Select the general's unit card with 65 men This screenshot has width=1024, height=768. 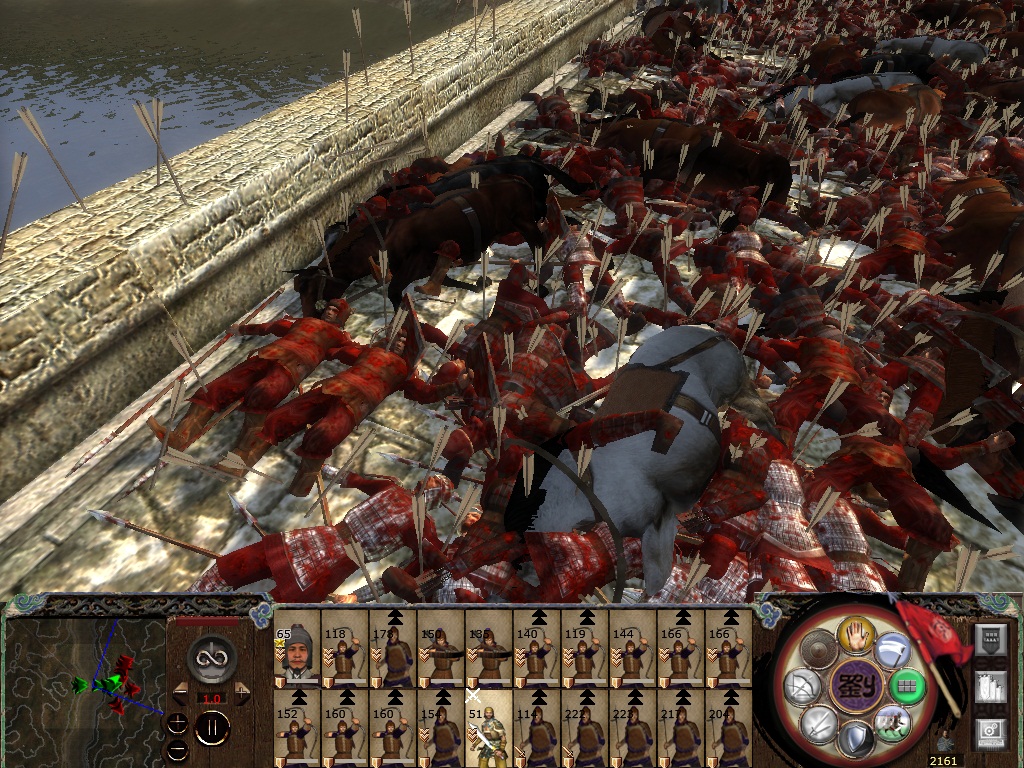pyautogui.click(x=297, y=650)
